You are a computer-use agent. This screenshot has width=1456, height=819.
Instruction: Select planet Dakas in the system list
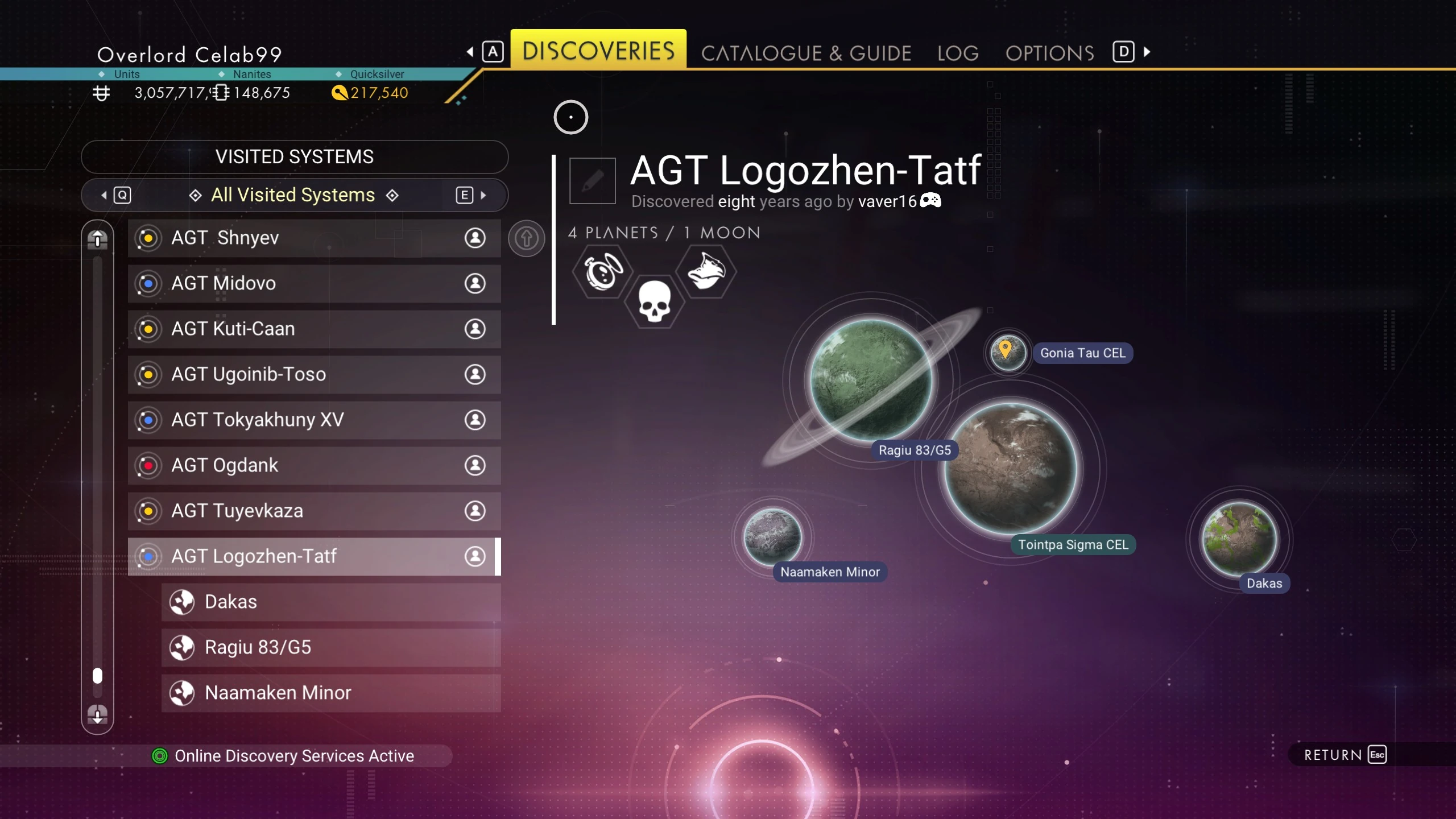(331, 602)
